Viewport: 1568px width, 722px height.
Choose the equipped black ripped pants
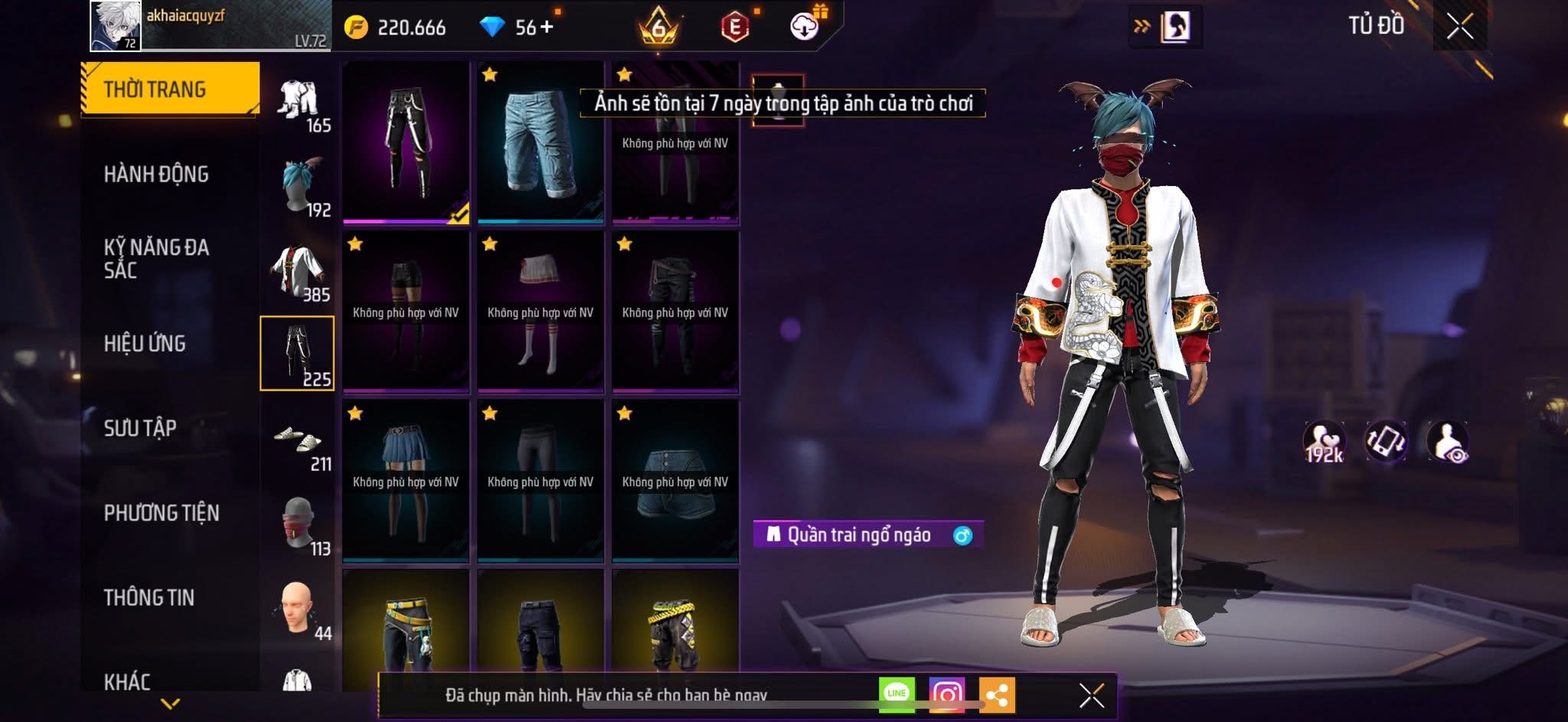406,142
